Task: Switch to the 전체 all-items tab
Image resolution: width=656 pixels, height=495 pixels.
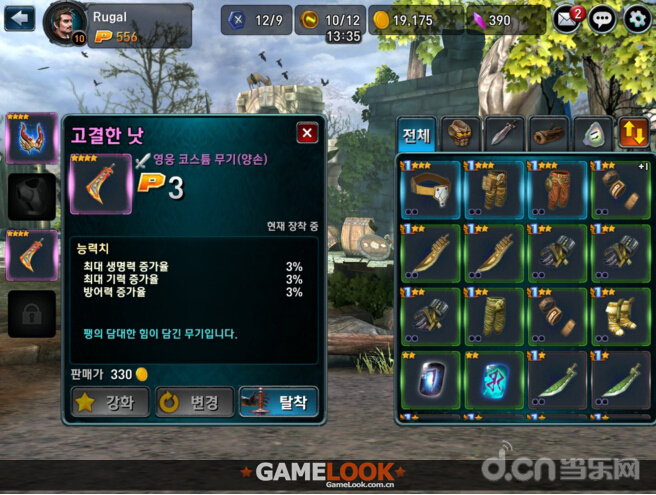Action: tap(416, 134)
